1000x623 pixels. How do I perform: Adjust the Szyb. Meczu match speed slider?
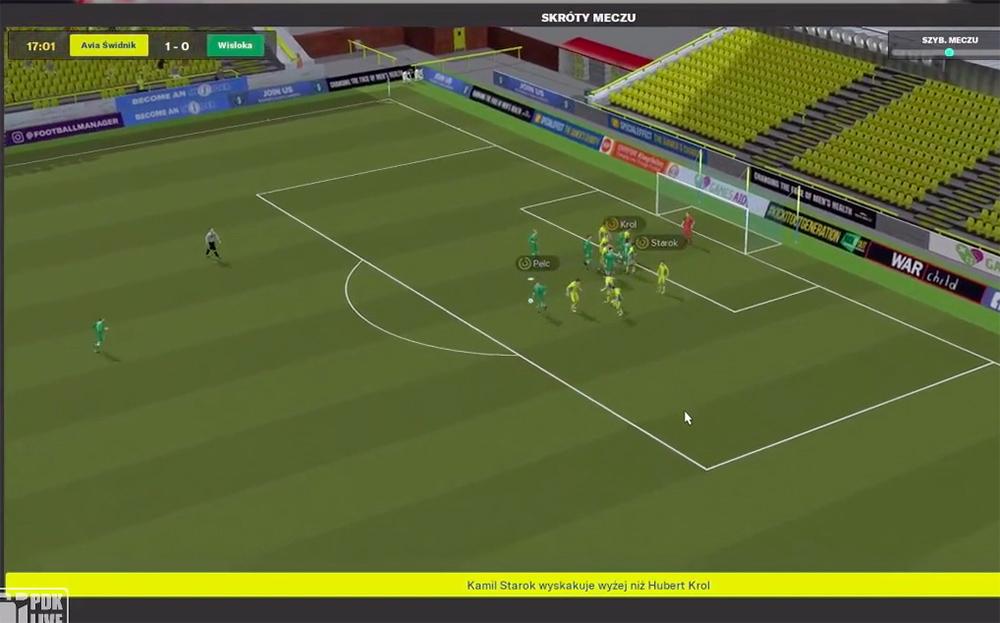[948, 53]
